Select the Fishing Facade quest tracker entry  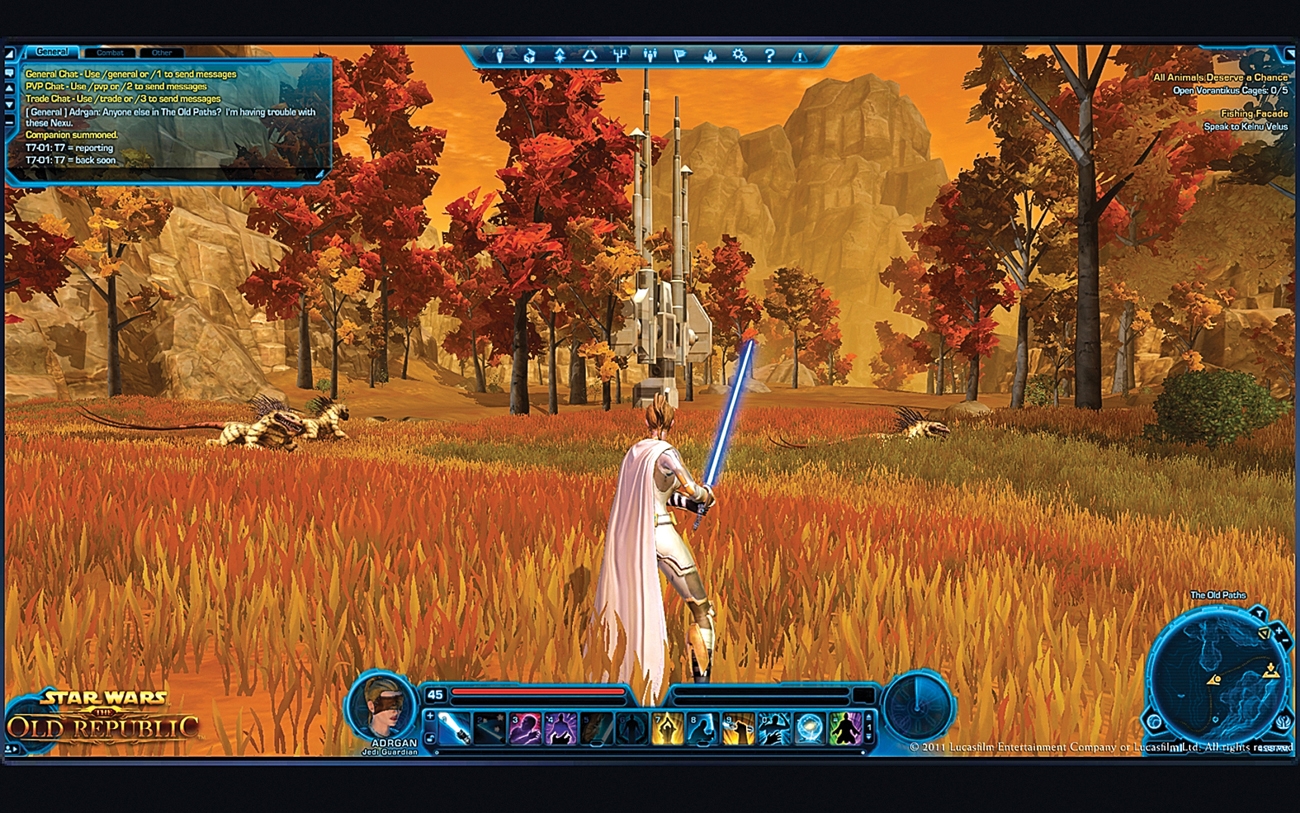[1253, 114]
